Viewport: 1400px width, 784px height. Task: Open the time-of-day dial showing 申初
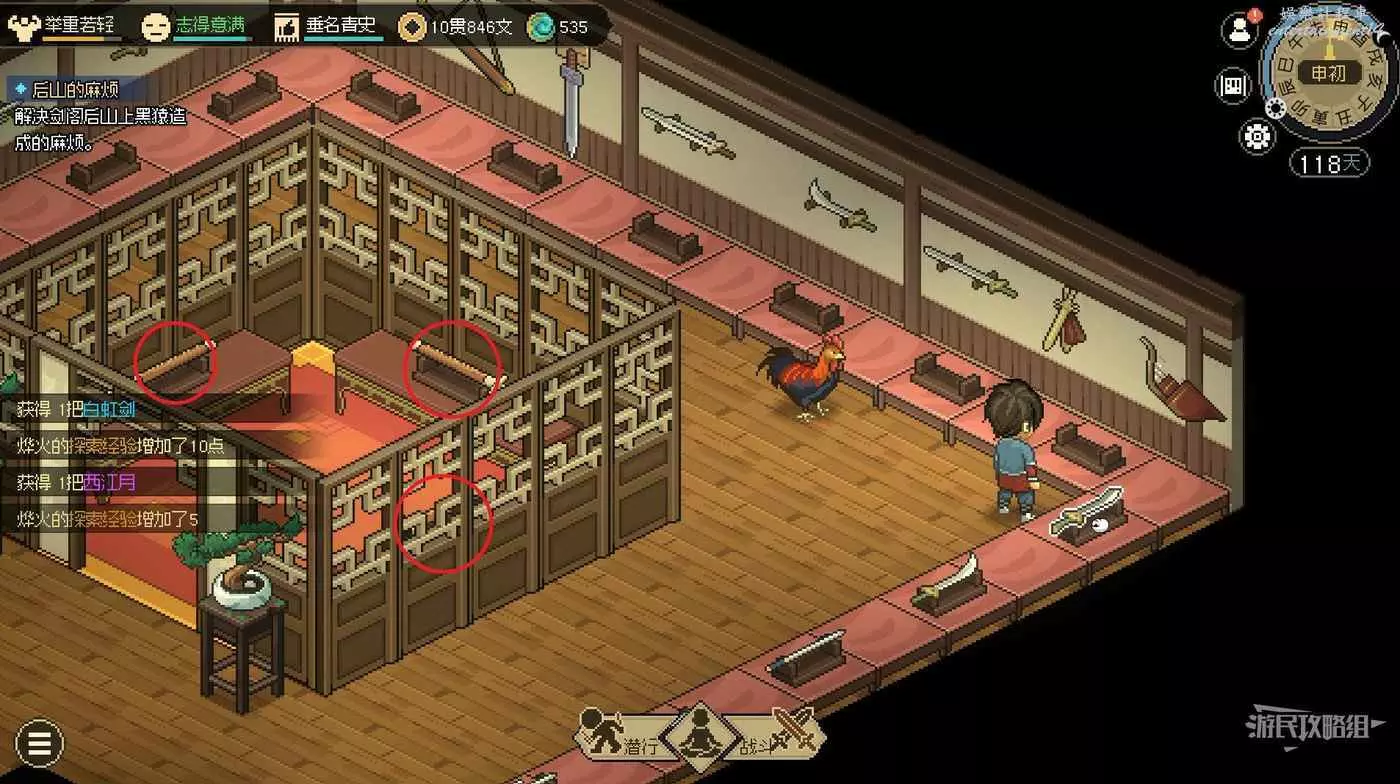[1325, 72]
